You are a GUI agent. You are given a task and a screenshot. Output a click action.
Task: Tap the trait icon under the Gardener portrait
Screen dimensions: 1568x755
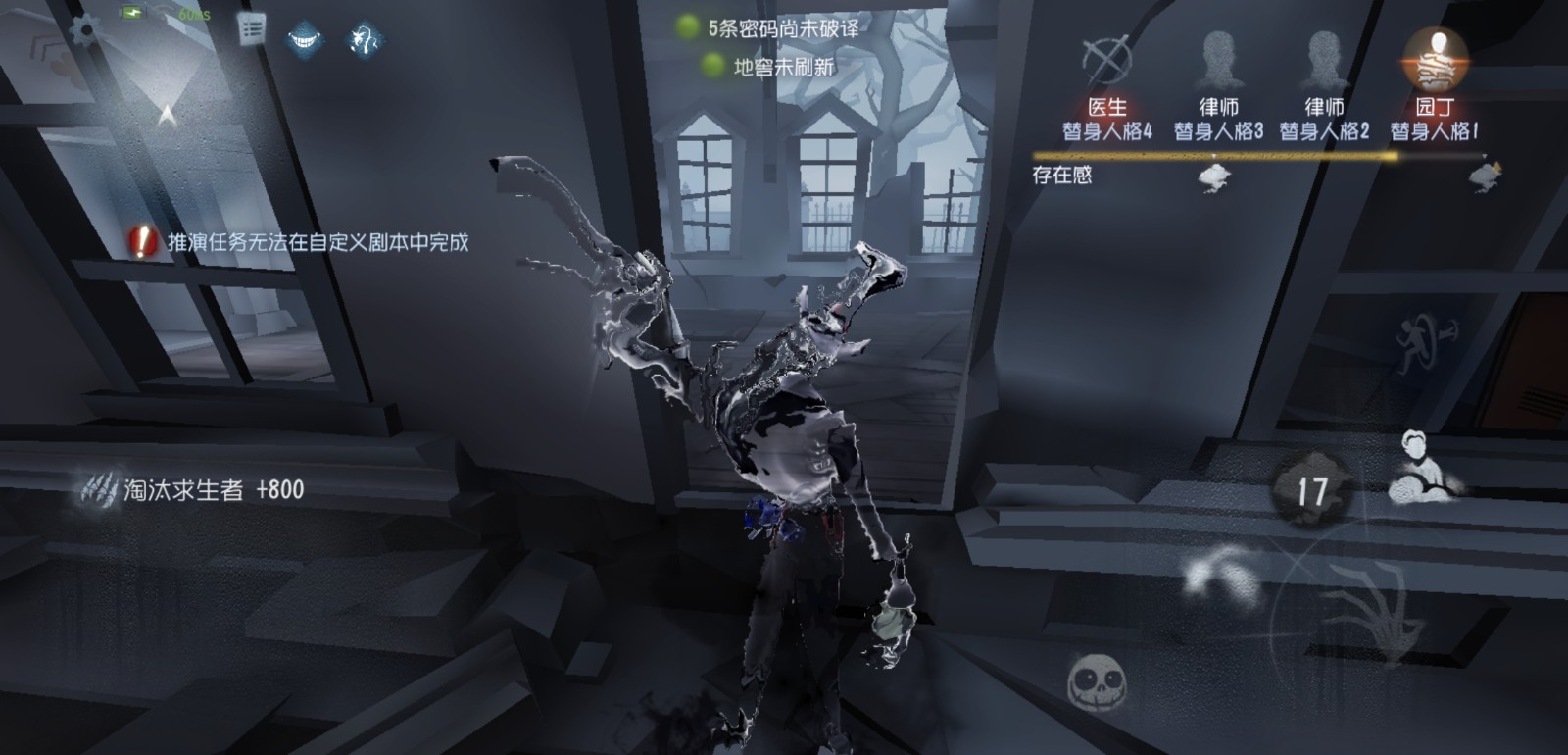pos(1486,176)
